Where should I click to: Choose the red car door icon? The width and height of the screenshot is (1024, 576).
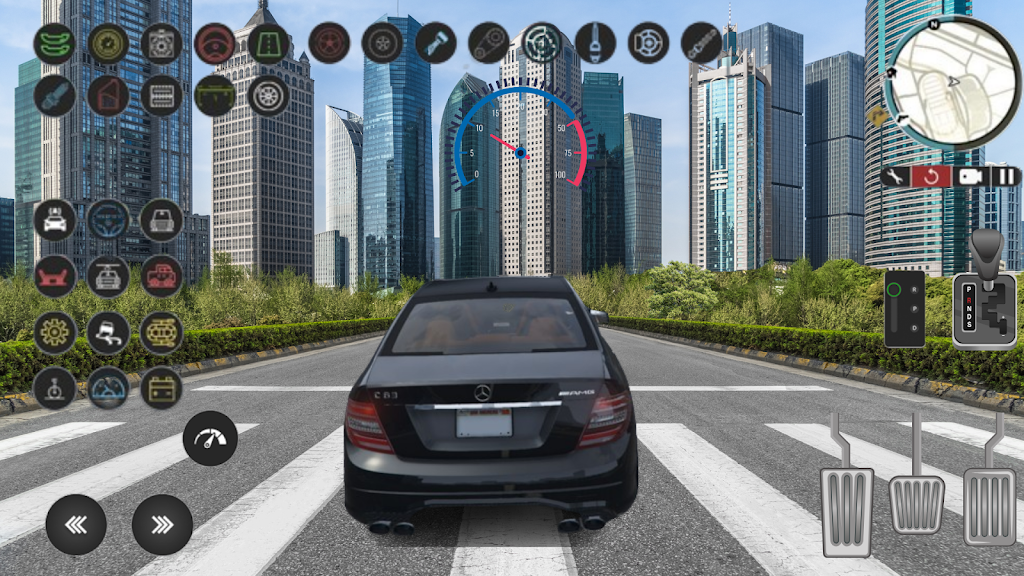point(108,95)
